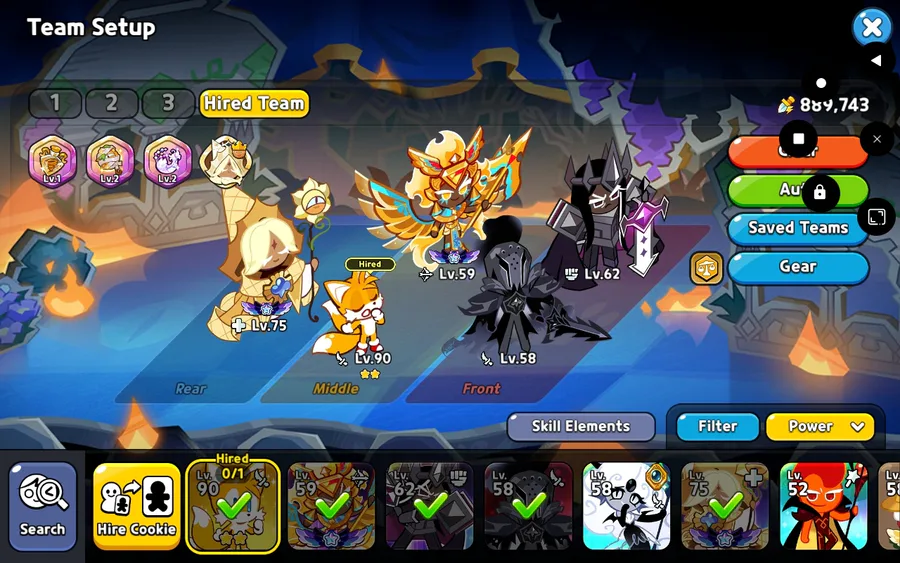Screen dimensions: 900x563
Task: Click the golden scales balance icon
Action: (706, 268)
